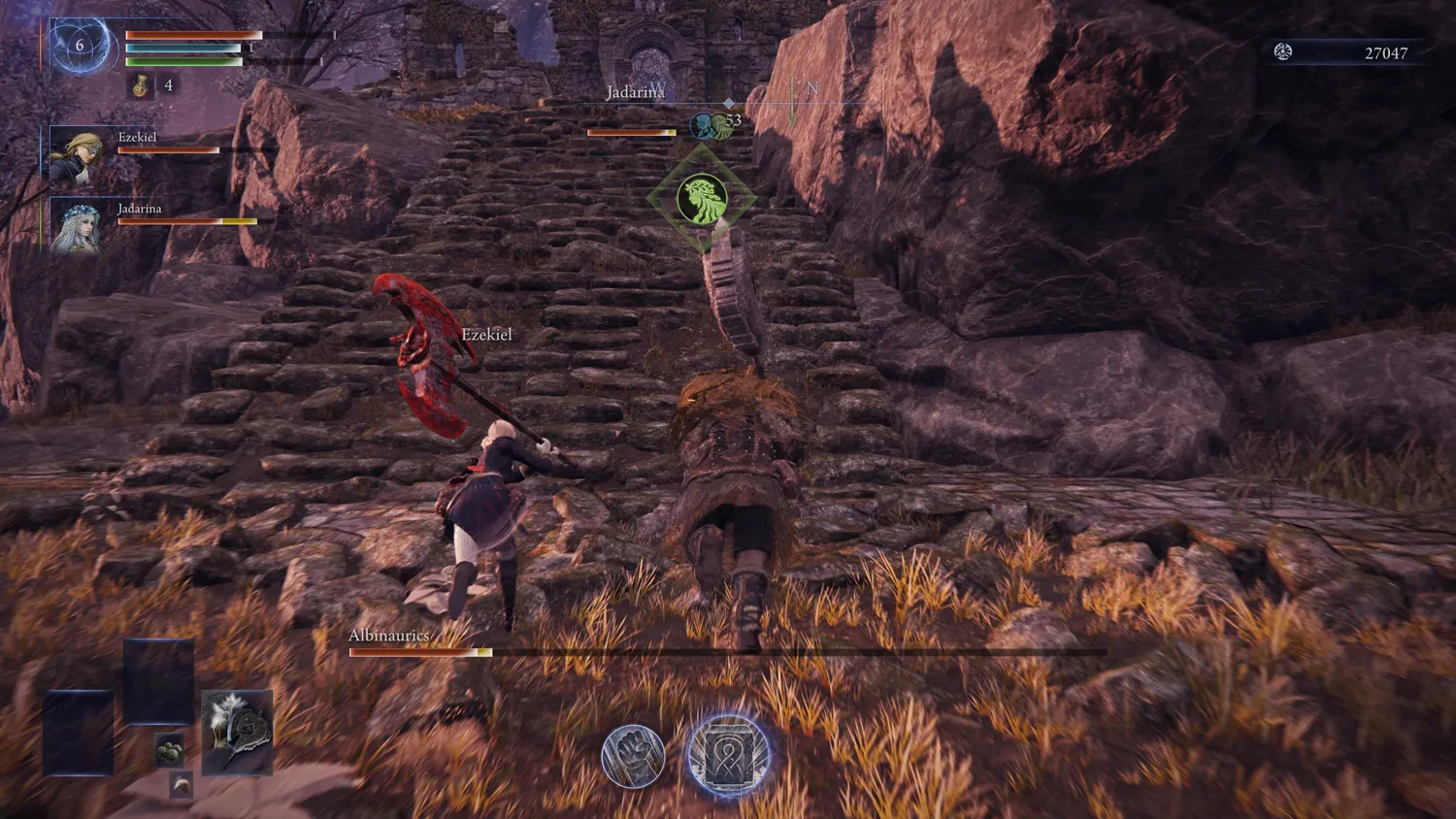Click the green lion head teammate marker
Screen dimensions: 1456x819
702,199
